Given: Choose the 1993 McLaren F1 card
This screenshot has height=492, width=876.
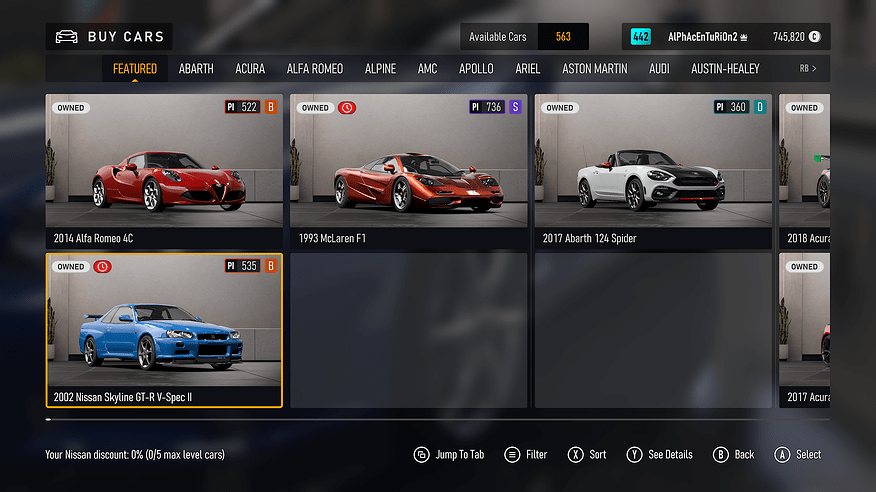Looking at the screenshot, I should click(408, 171).
